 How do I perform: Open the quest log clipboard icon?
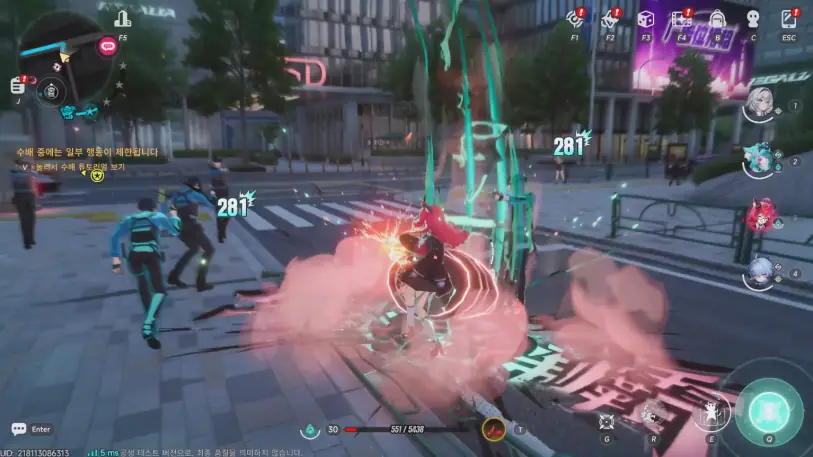pos(18,86)
